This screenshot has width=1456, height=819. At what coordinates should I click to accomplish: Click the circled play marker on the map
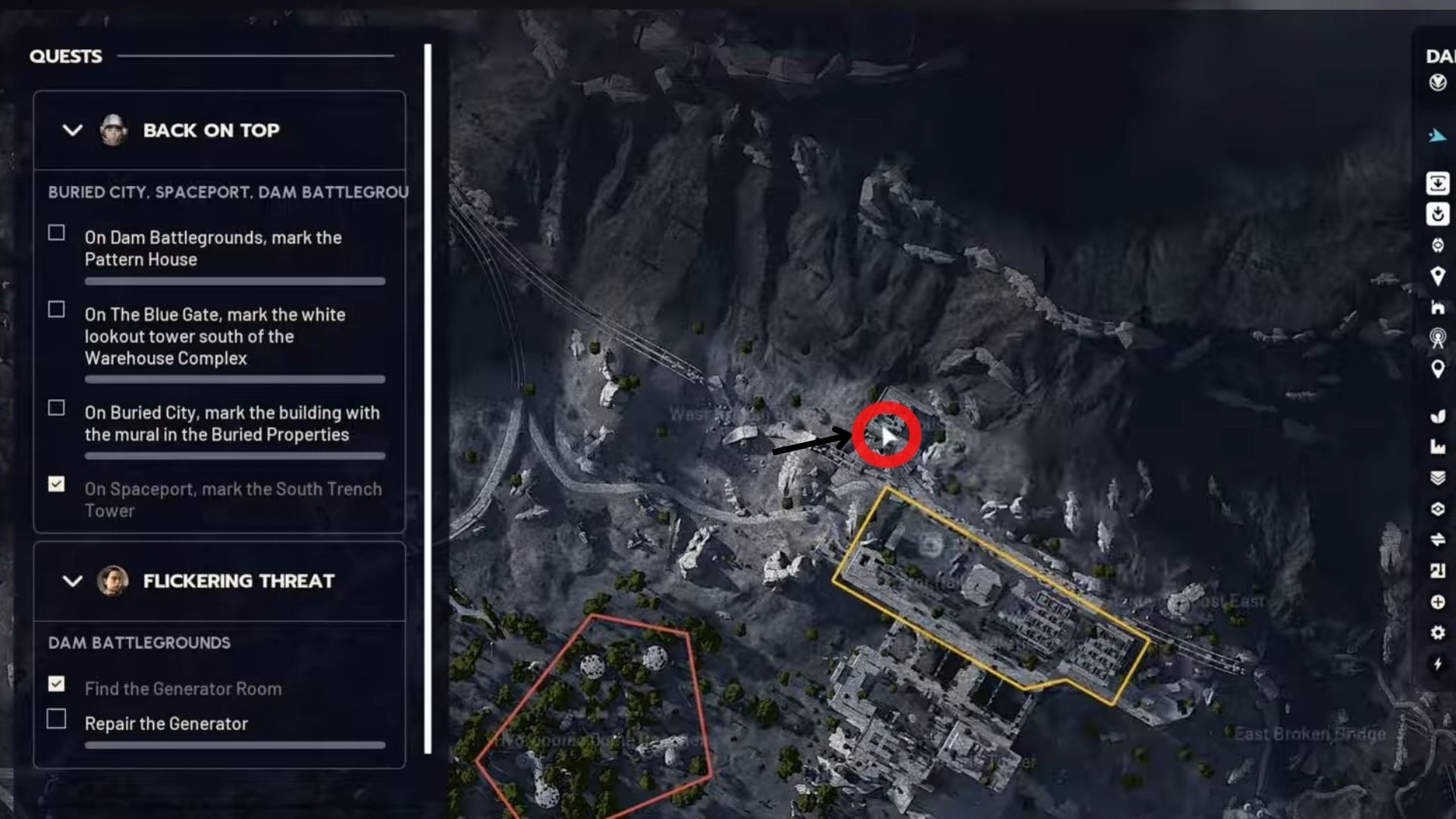pyautogui.click(x=887, y=435)
